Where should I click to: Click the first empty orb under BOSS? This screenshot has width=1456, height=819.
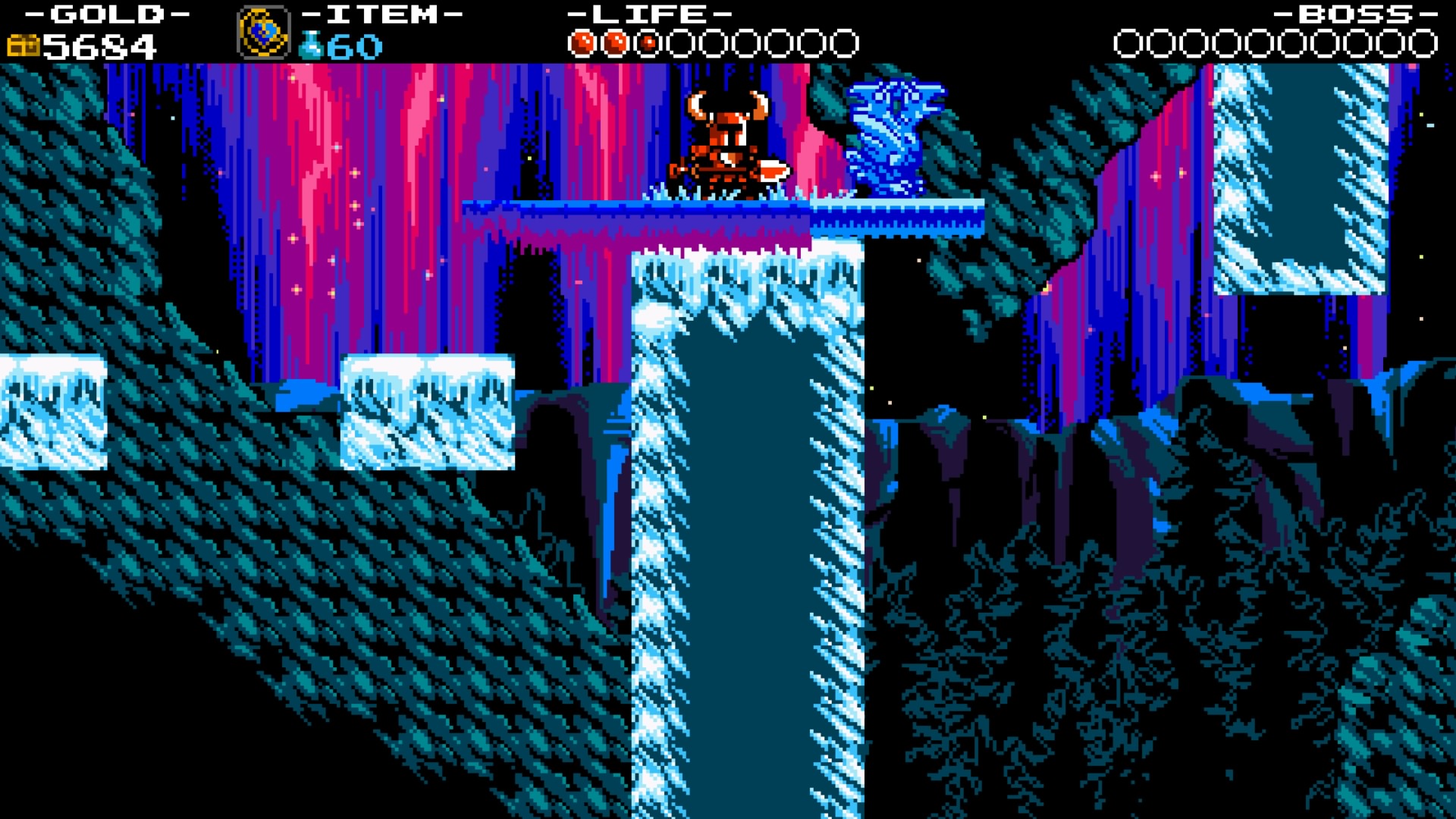click(x=1125, y=43)
